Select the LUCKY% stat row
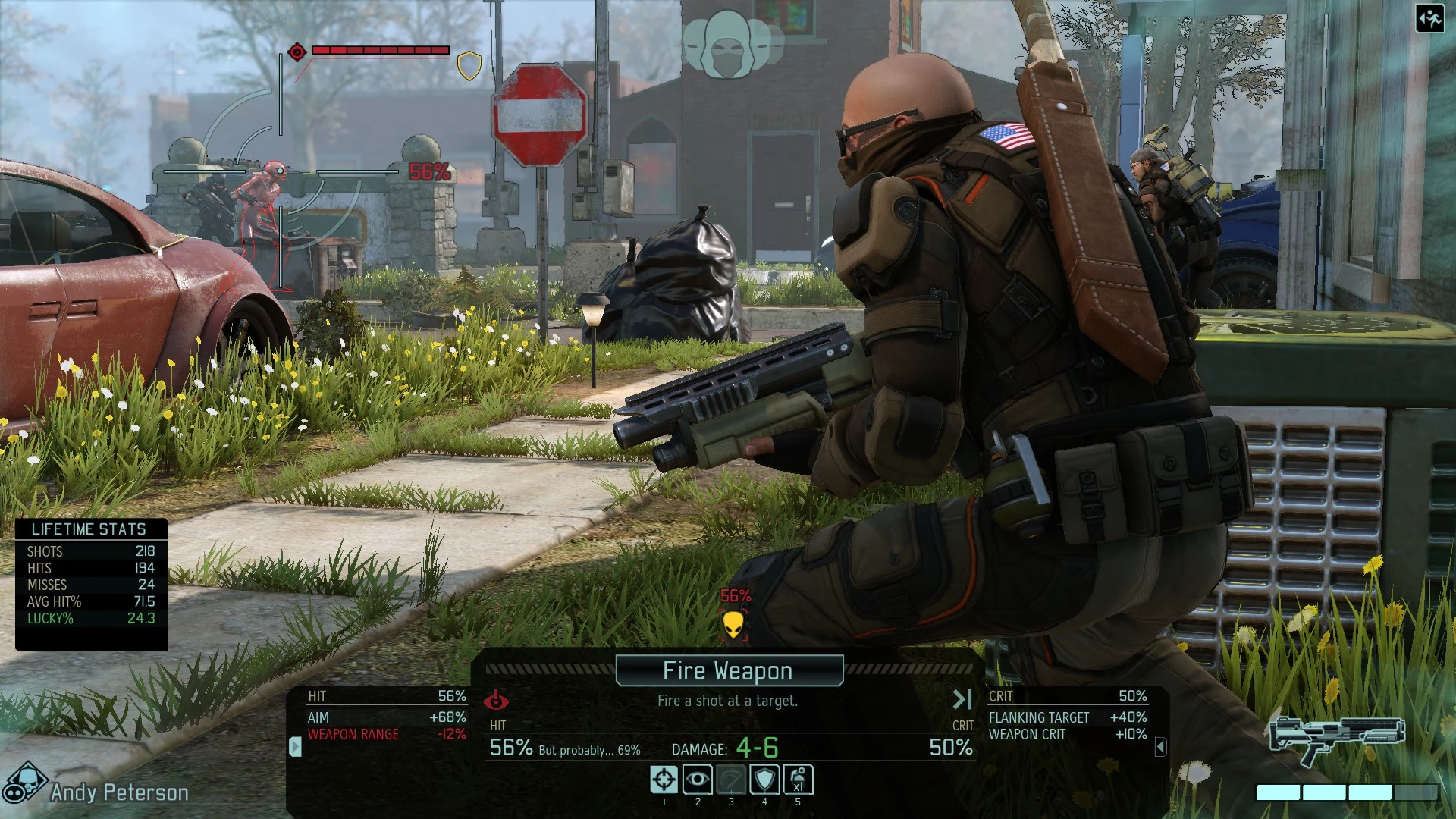The image size is (1456, 819). click(91, 619)
